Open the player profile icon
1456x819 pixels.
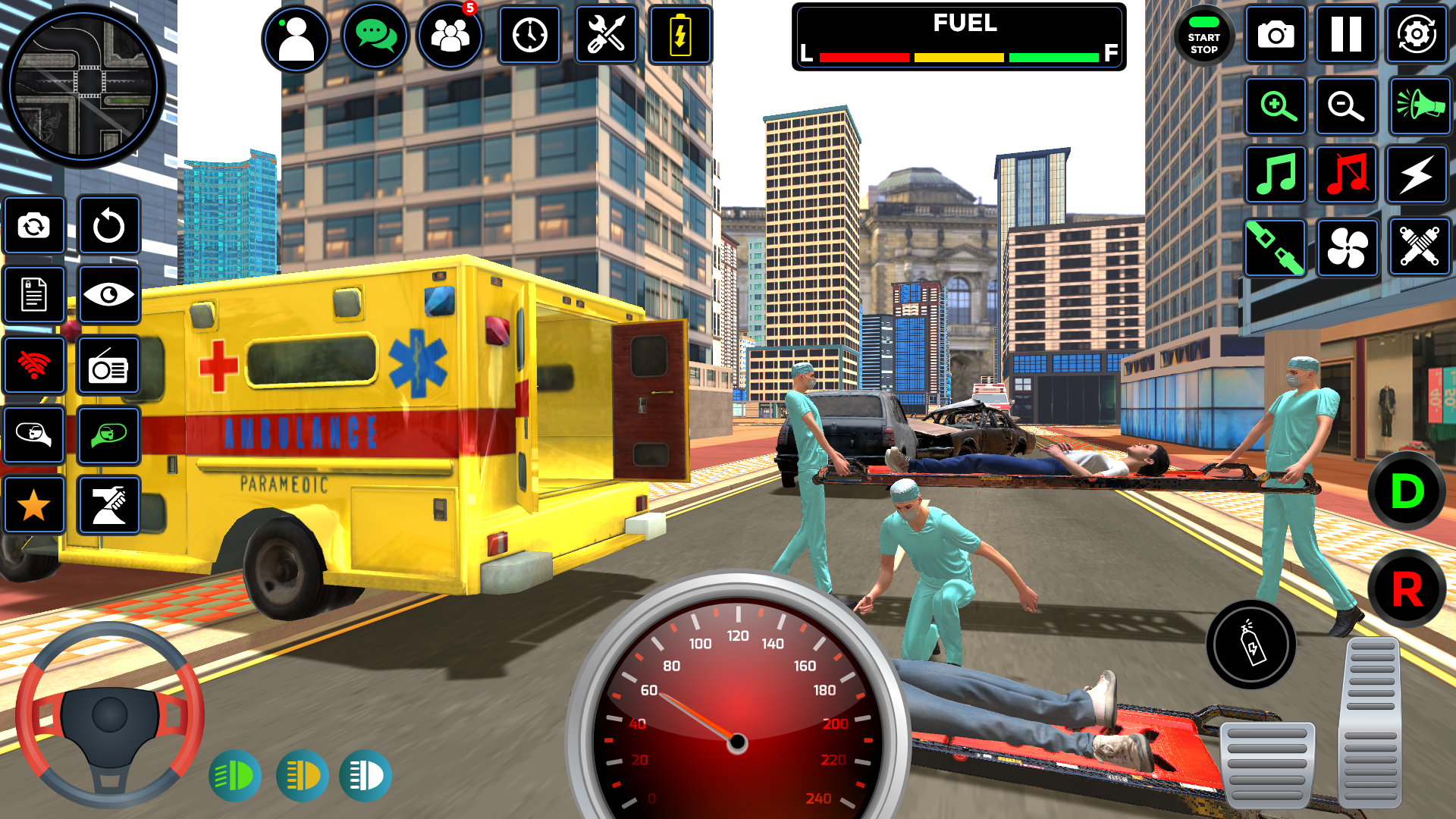coord(296,38)
